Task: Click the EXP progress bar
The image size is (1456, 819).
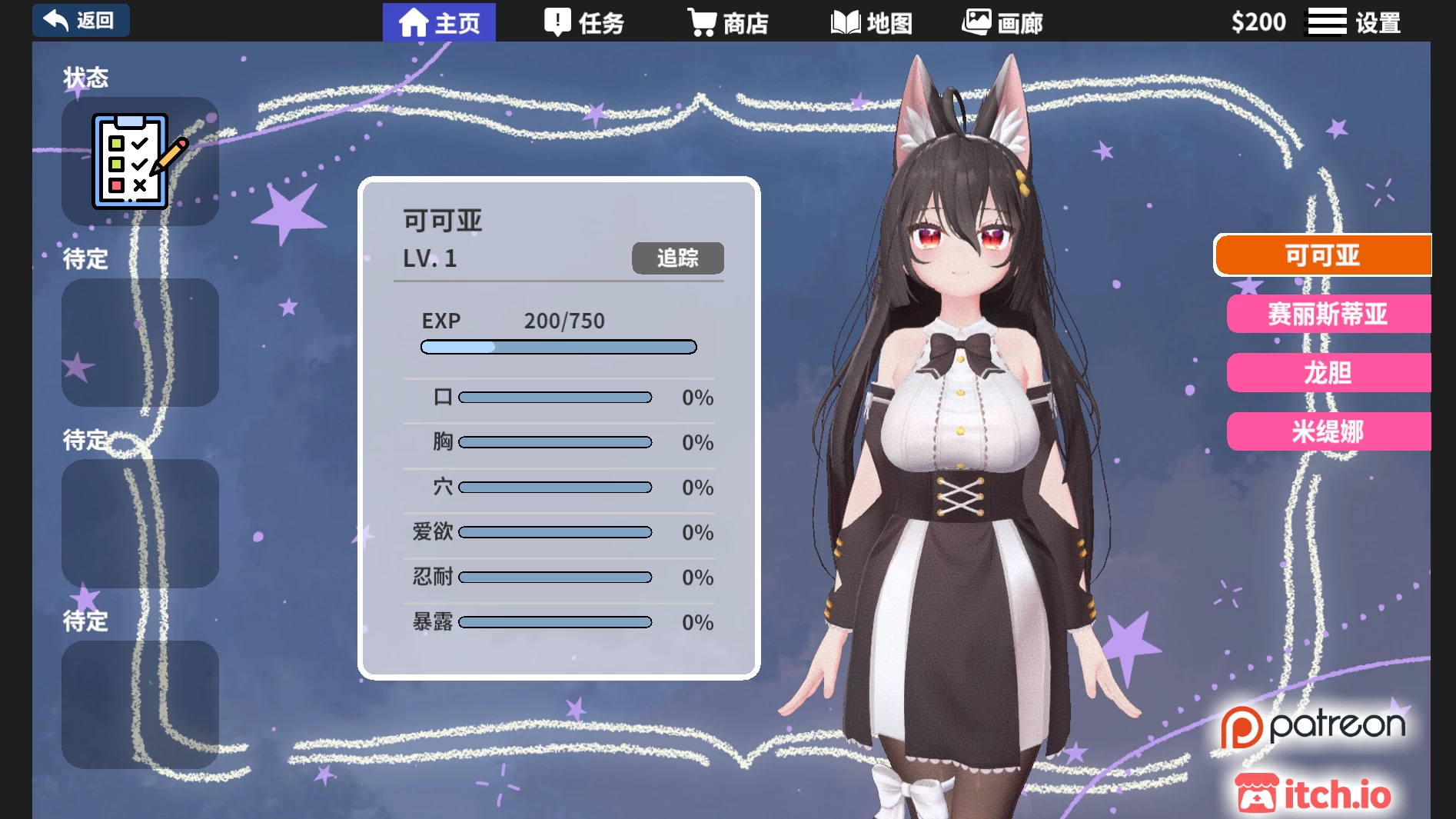Action: click(x=558, y=347)
